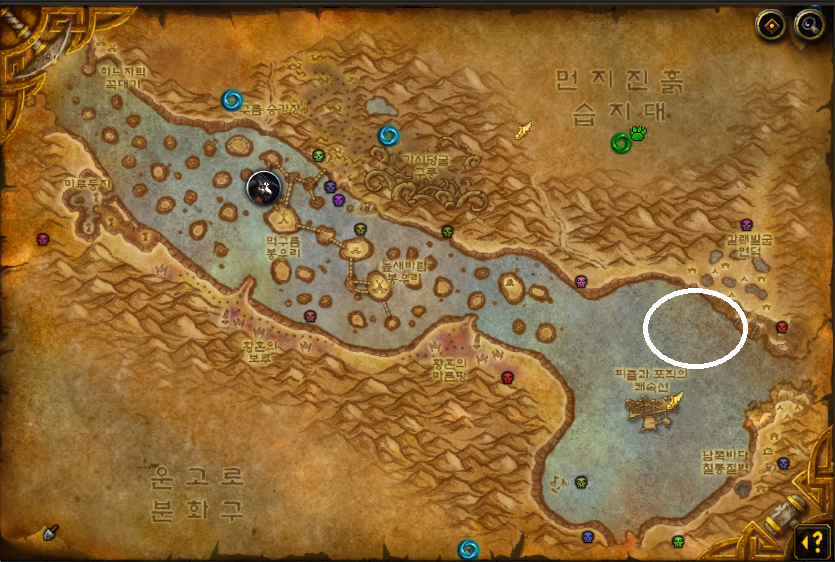This screenshot has height=562, width=835.
Task: Click the blue swirl beside 구름 승강장
Action: (233, 99)
